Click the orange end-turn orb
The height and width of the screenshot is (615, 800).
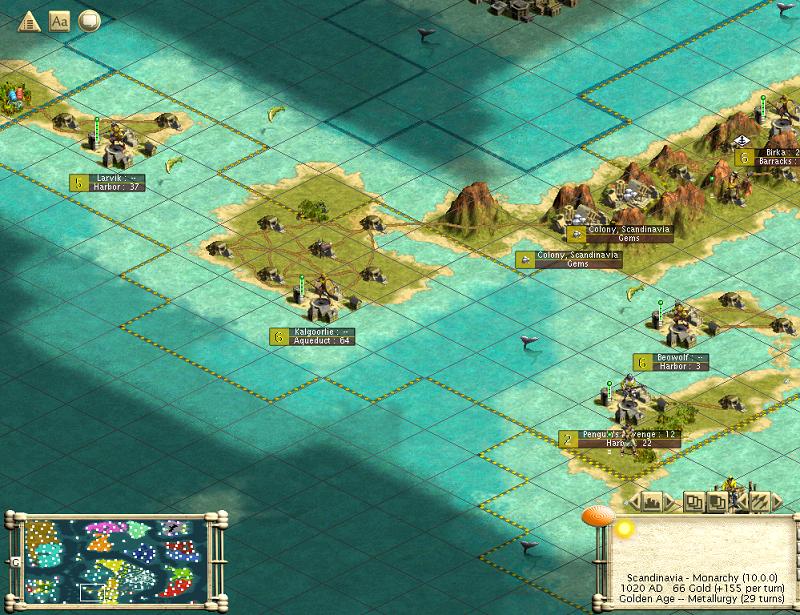pos(598,517)
